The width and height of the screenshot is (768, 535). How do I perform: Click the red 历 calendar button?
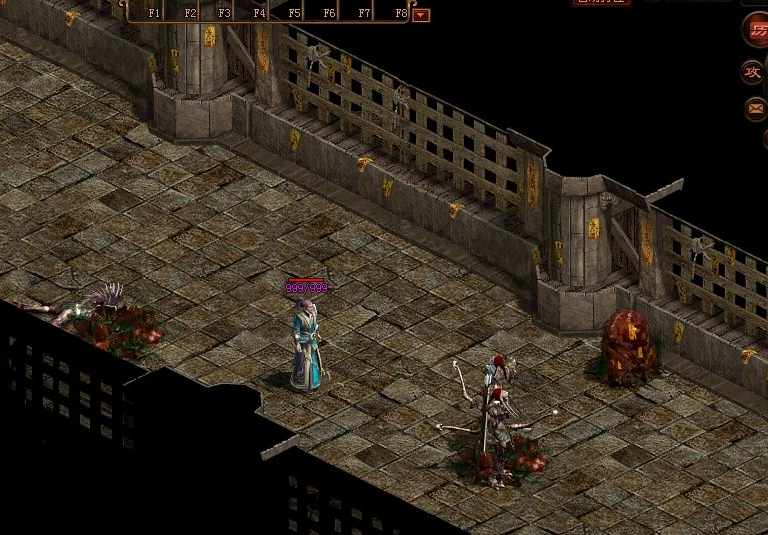(x=757, y=30)
